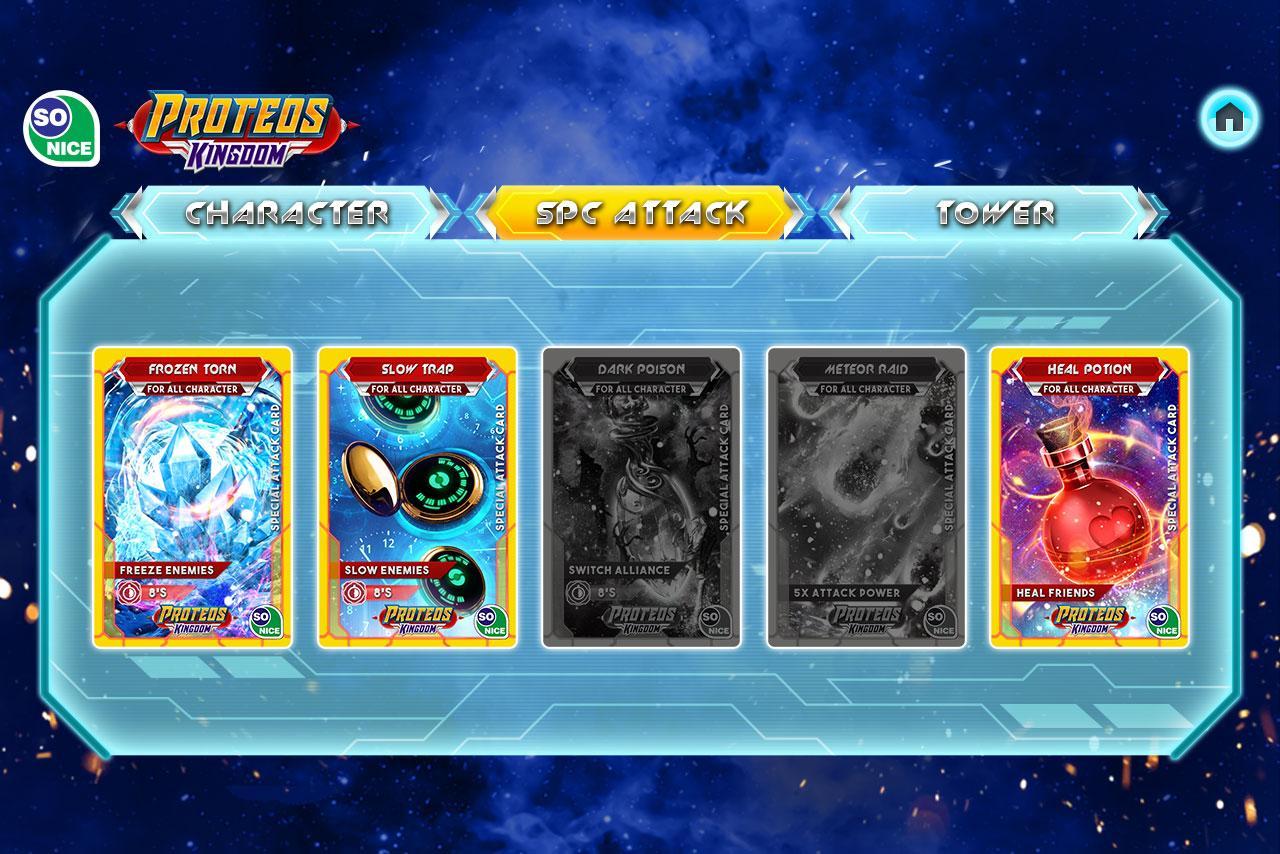This screenshot has height=854, width=1280.
Task: Go to the home screen
Action: [1228, 119]
